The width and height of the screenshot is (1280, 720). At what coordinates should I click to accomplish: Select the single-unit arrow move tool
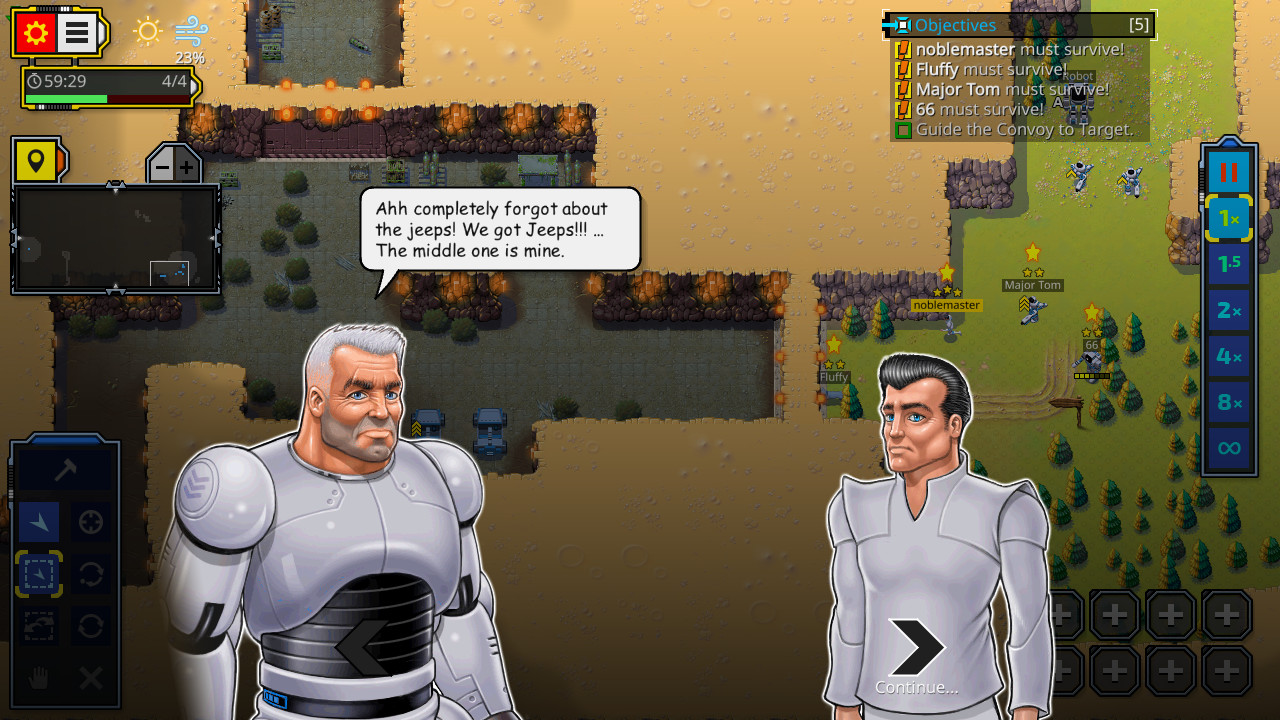click(x=38, y=521)
